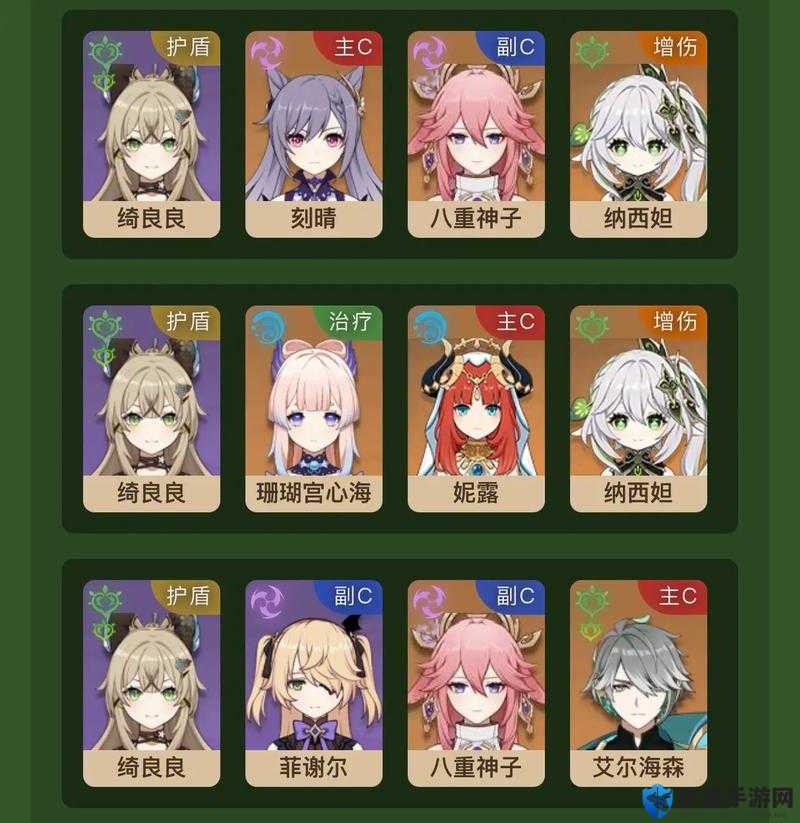The image size is (800, 823).
Task: Select Nahida (纳西妲) in the Keqing team
Action: click(638, 134)
